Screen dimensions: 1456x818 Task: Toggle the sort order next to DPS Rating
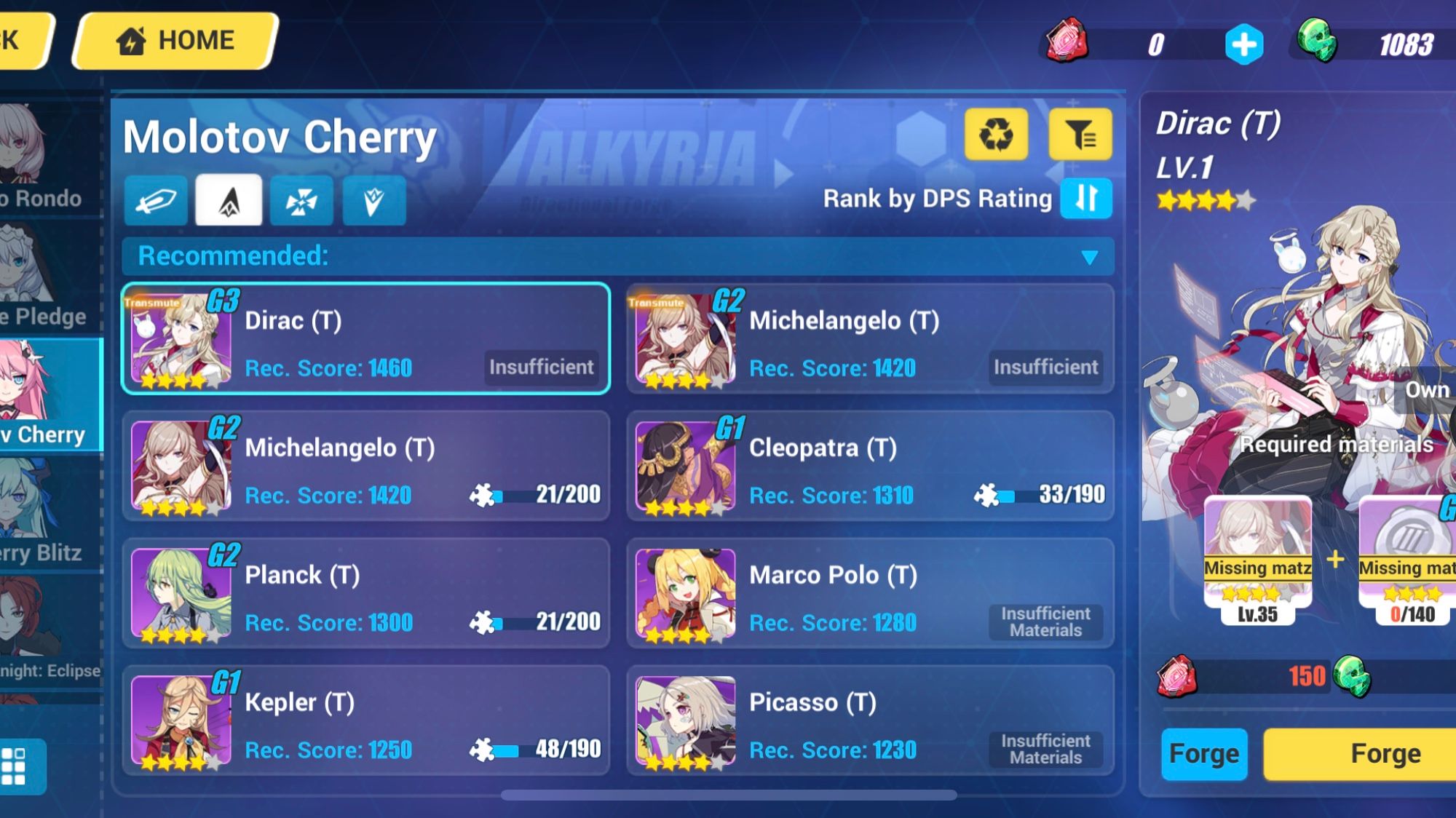pyautogui.click(x=1087, y=198)
